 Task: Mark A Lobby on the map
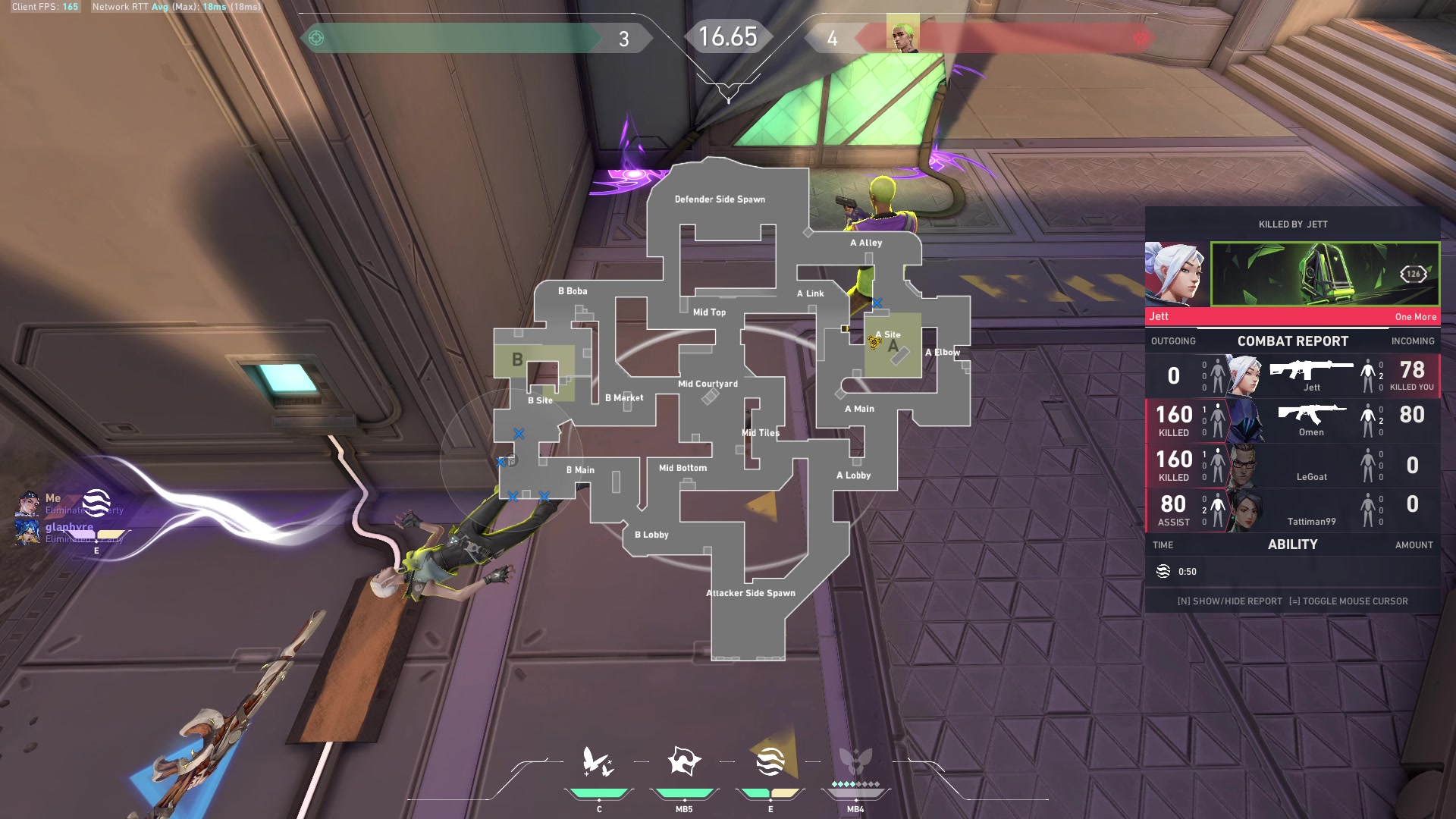(853, 475)
